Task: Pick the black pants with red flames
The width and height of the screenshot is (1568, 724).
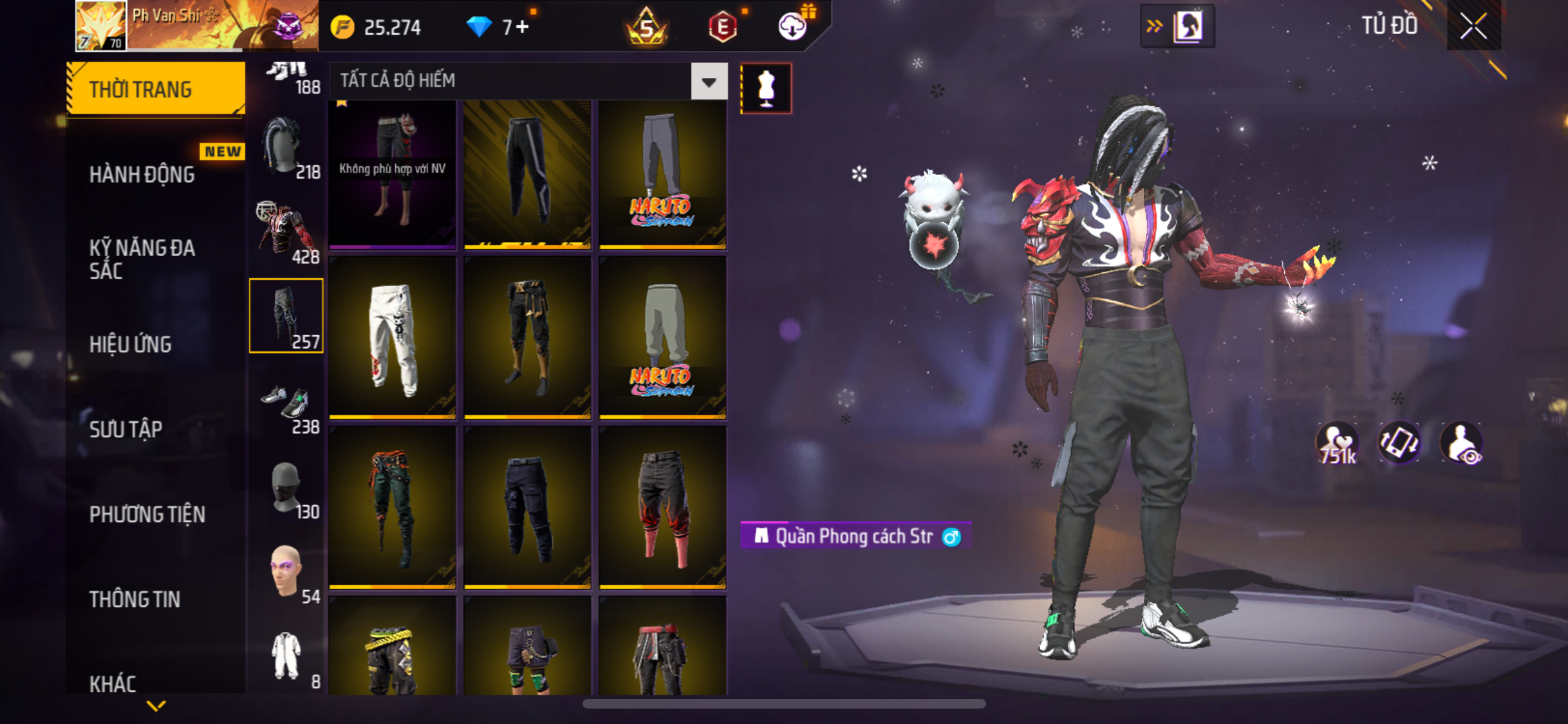Action: [662, 508]
